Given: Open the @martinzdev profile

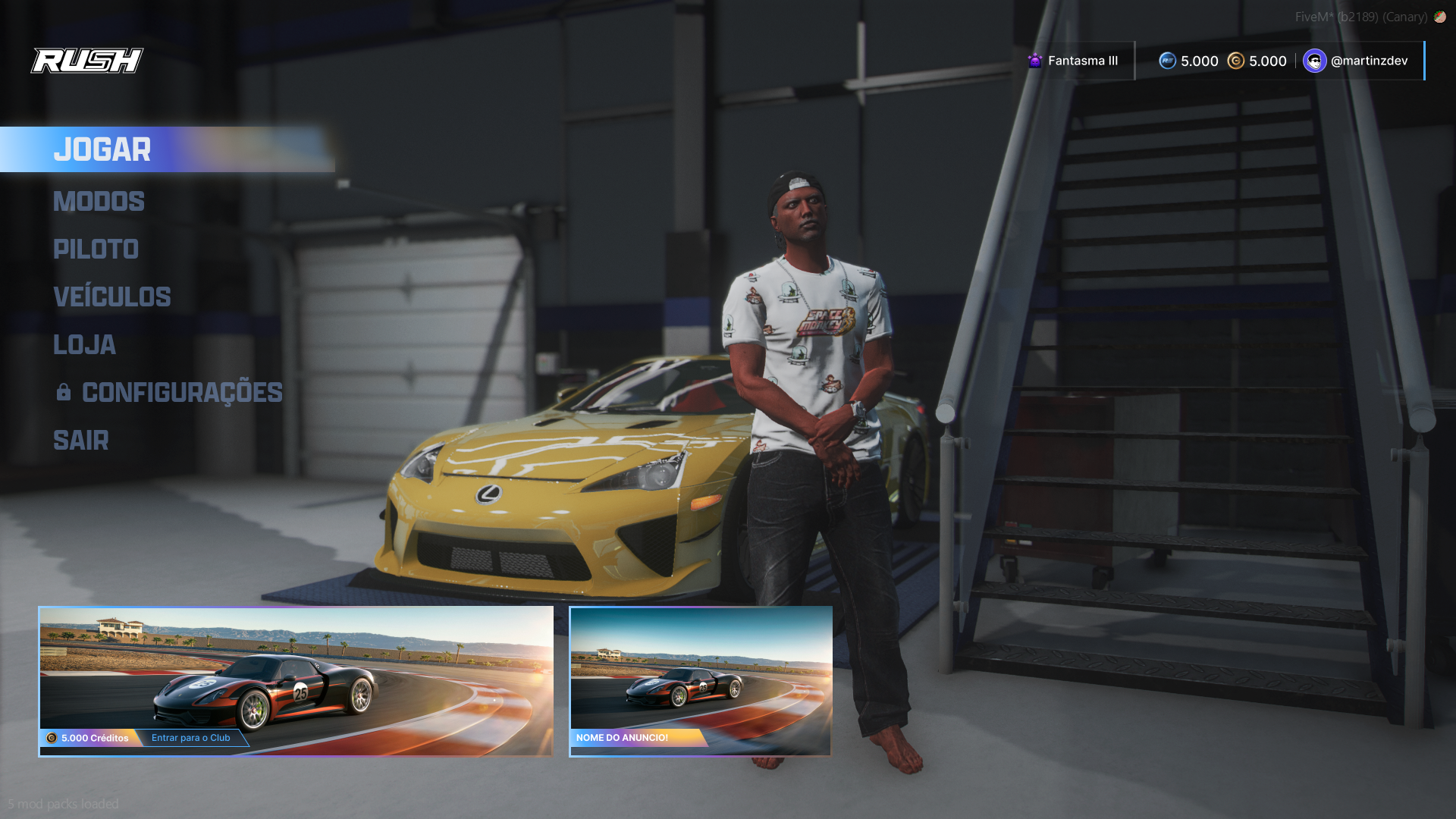Looking at the screenshot, I should (x=1356, y=61).
